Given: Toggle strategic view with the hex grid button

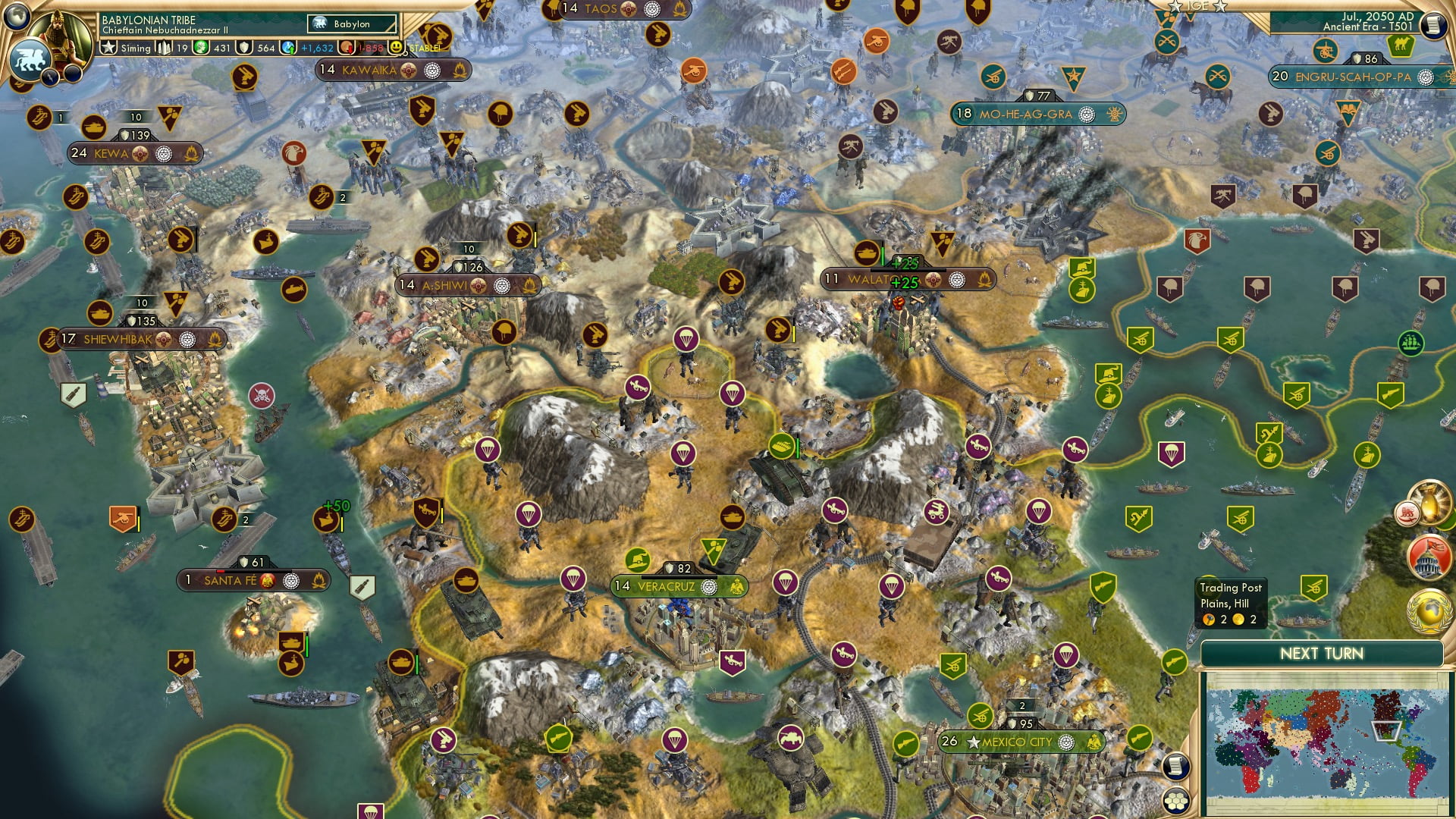Looking at the screenshot, I should pos(1175,802).
